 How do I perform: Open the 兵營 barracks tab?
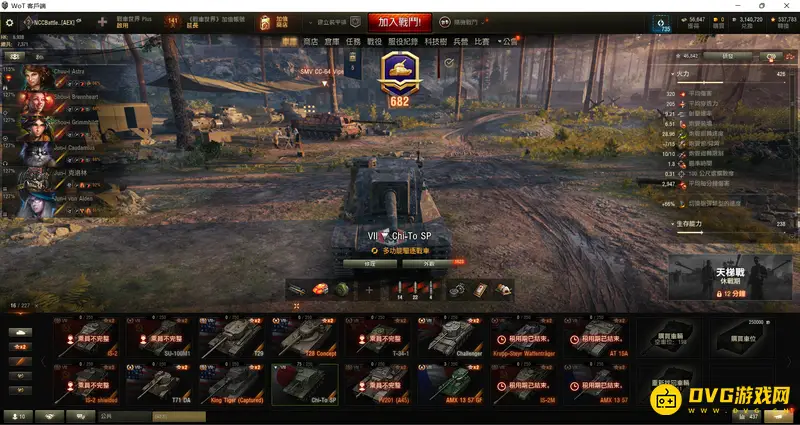[460, 42]
